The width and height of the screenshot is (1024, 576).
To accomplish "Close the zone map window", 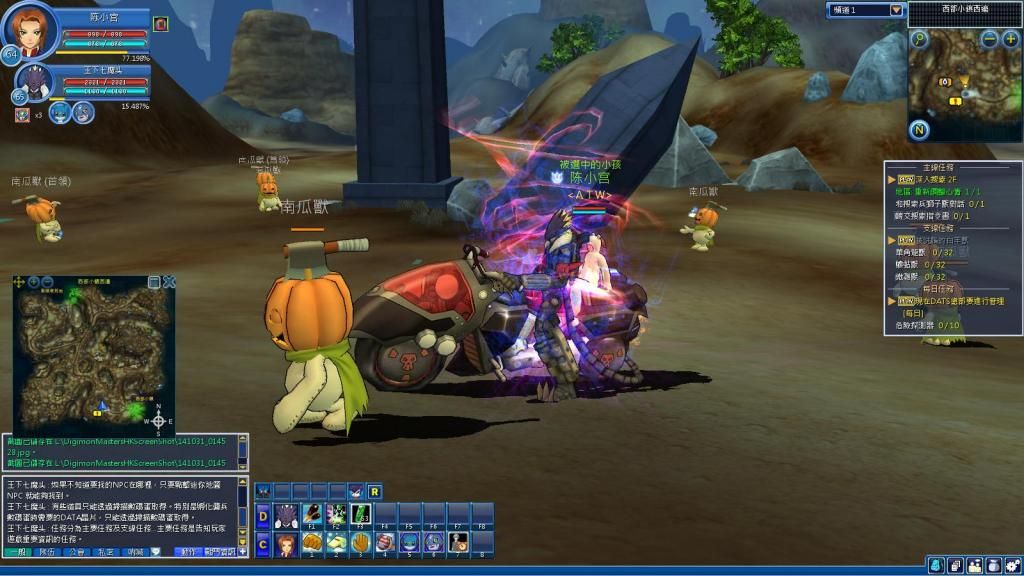I will (169, 282).
